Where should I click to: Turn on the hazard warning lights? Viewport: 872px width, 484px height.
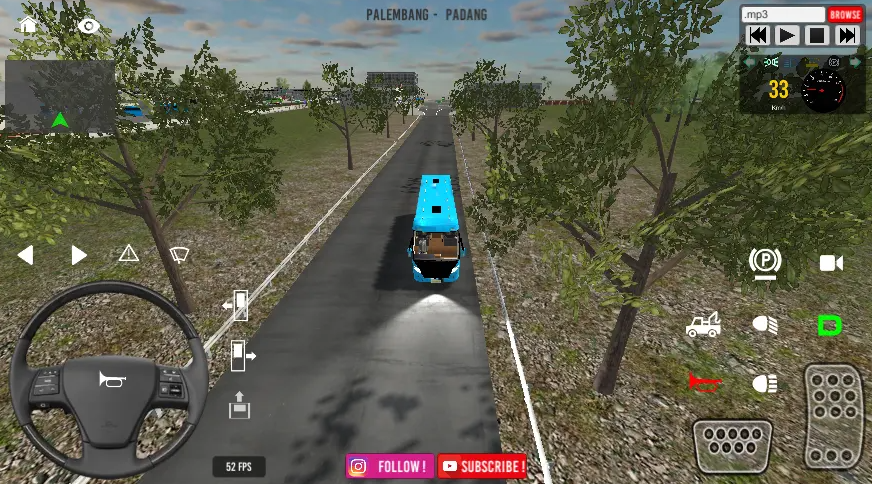[x=129, y=254]
